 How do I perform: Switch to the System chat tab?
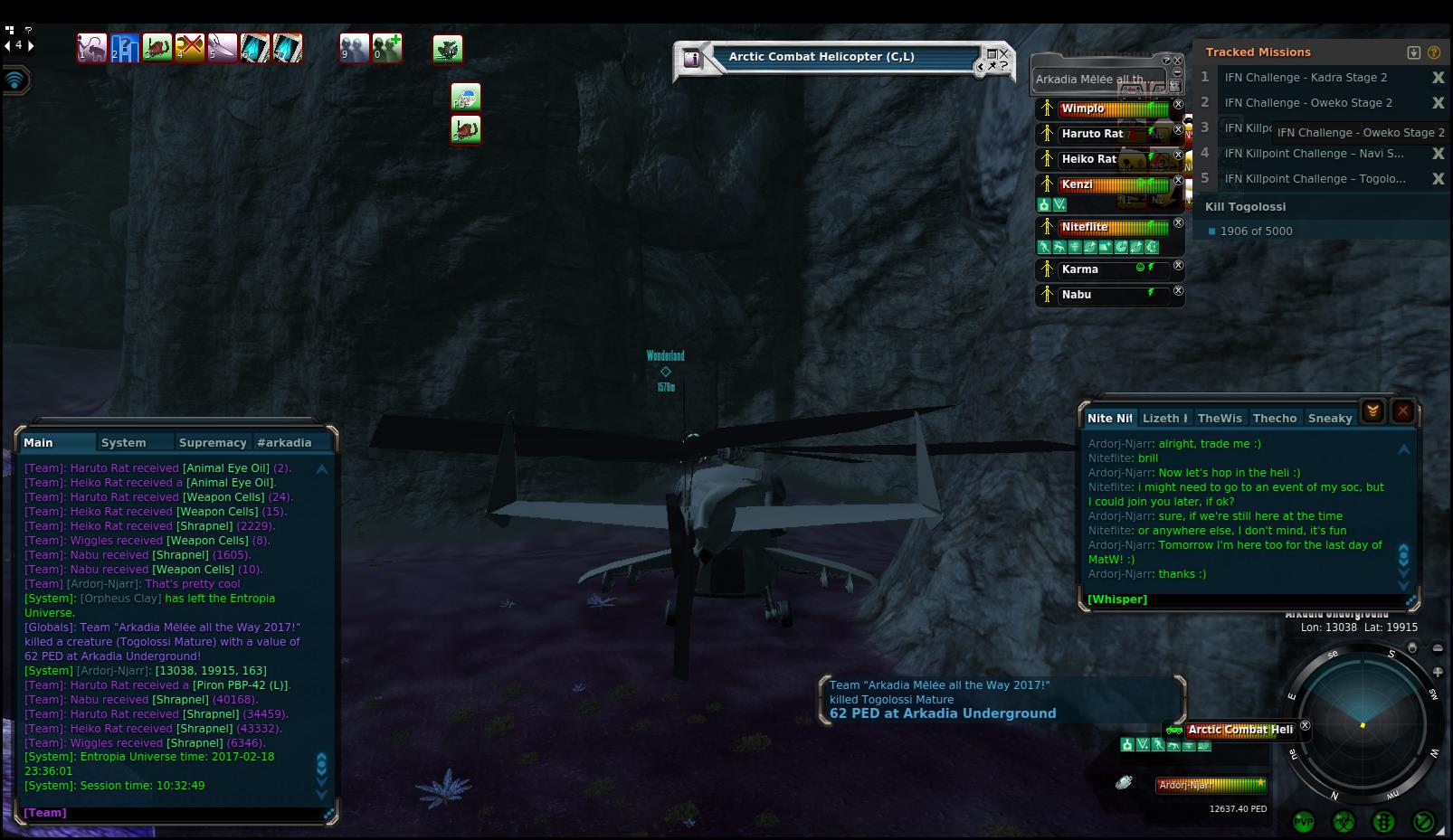[124, 443]
